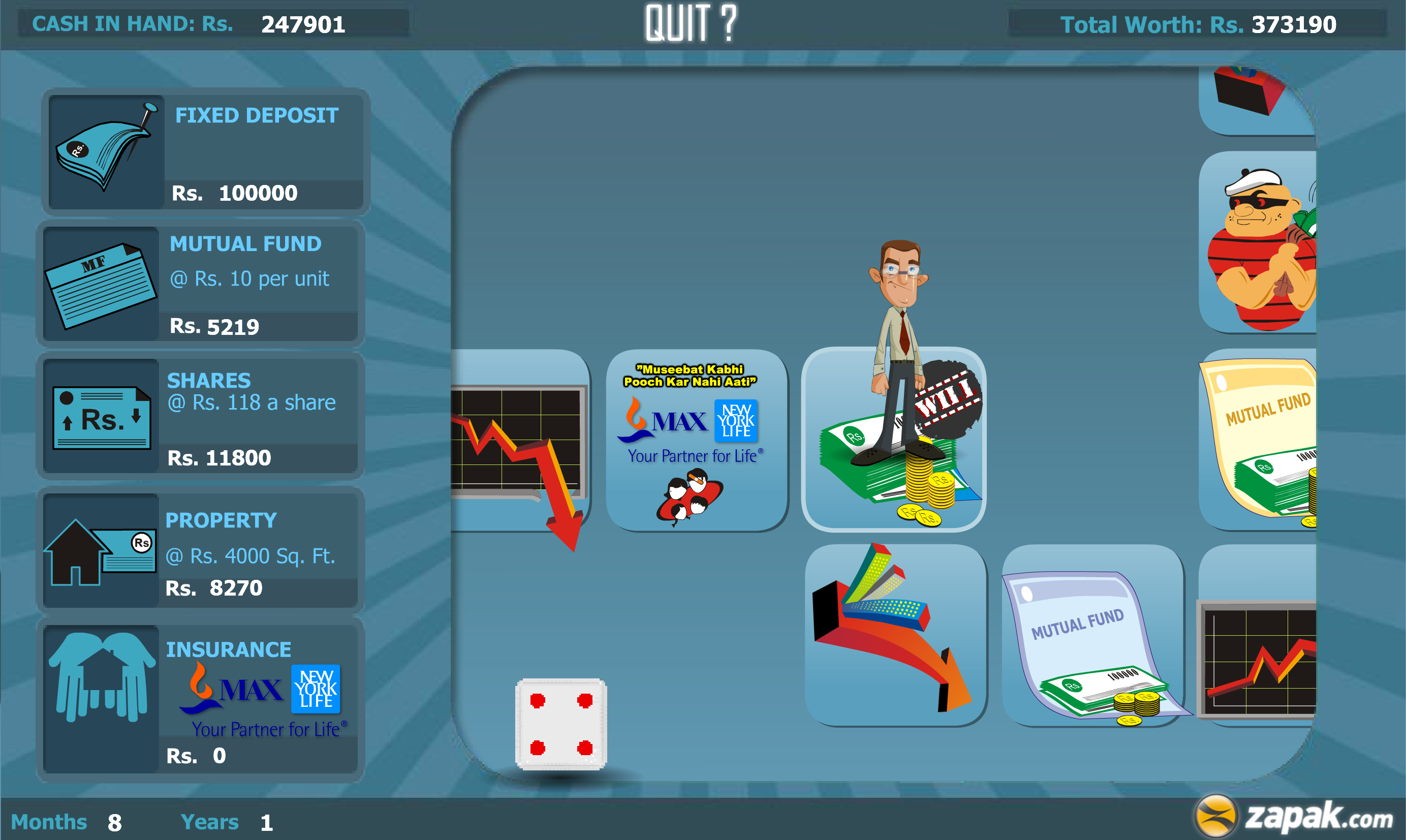Click the Shares Rs. icon
This screenshot has height=840, width=1406.
[102, 418]
